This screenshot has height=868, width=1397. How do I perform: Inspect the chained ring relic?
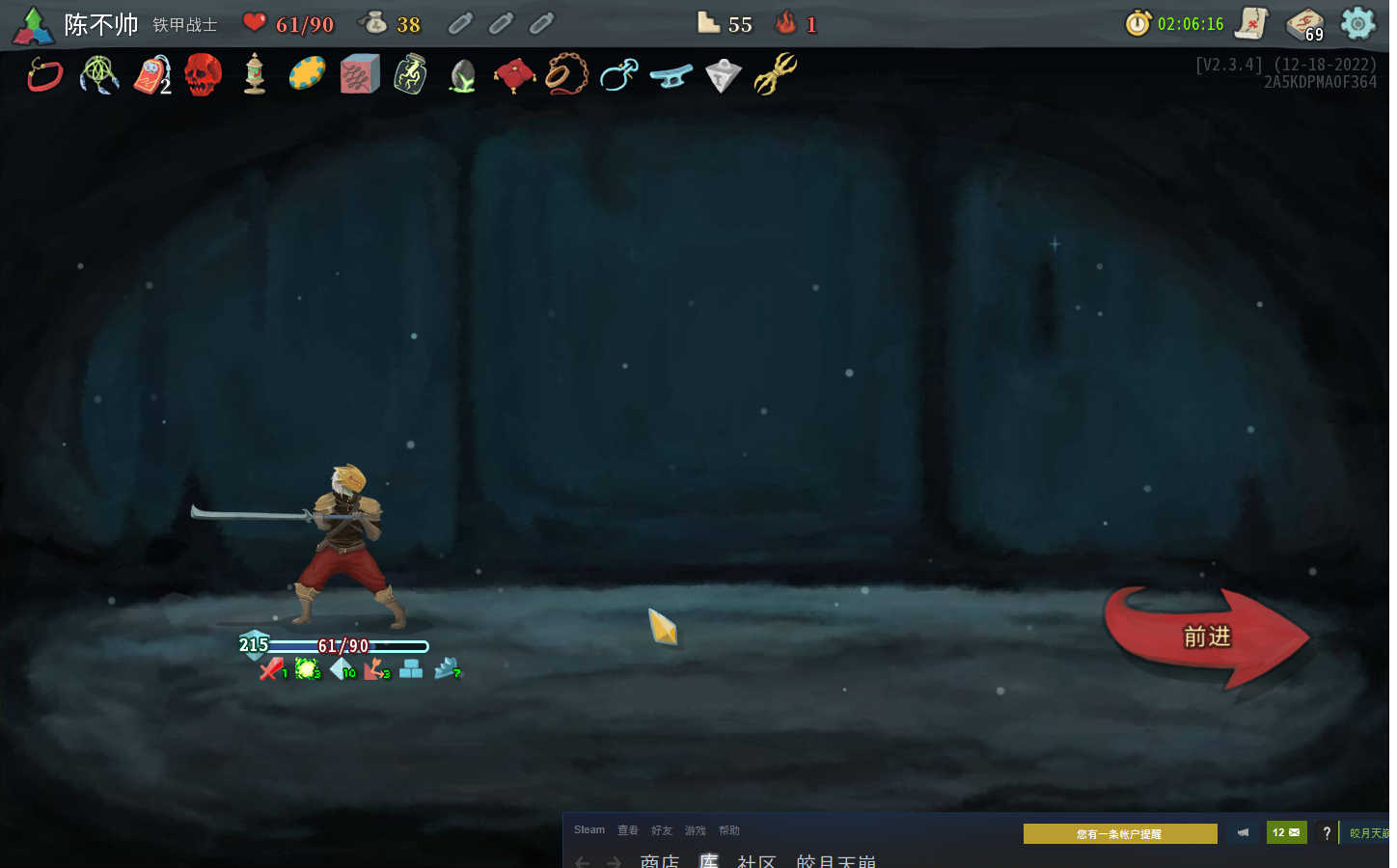pos(566,74)
